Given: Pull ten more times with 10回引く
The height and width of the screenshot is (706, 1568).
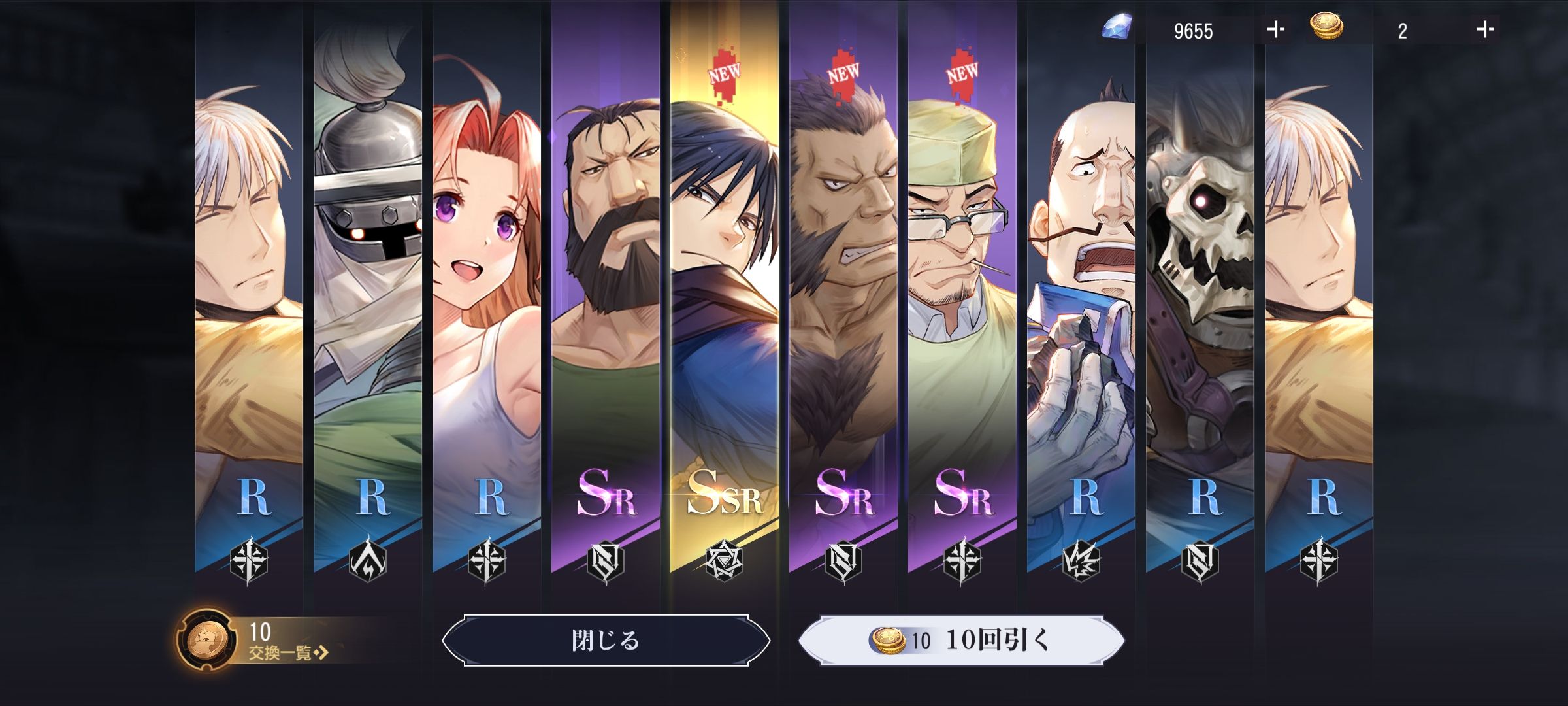Looking at the screenshot, I should point(962,641).
